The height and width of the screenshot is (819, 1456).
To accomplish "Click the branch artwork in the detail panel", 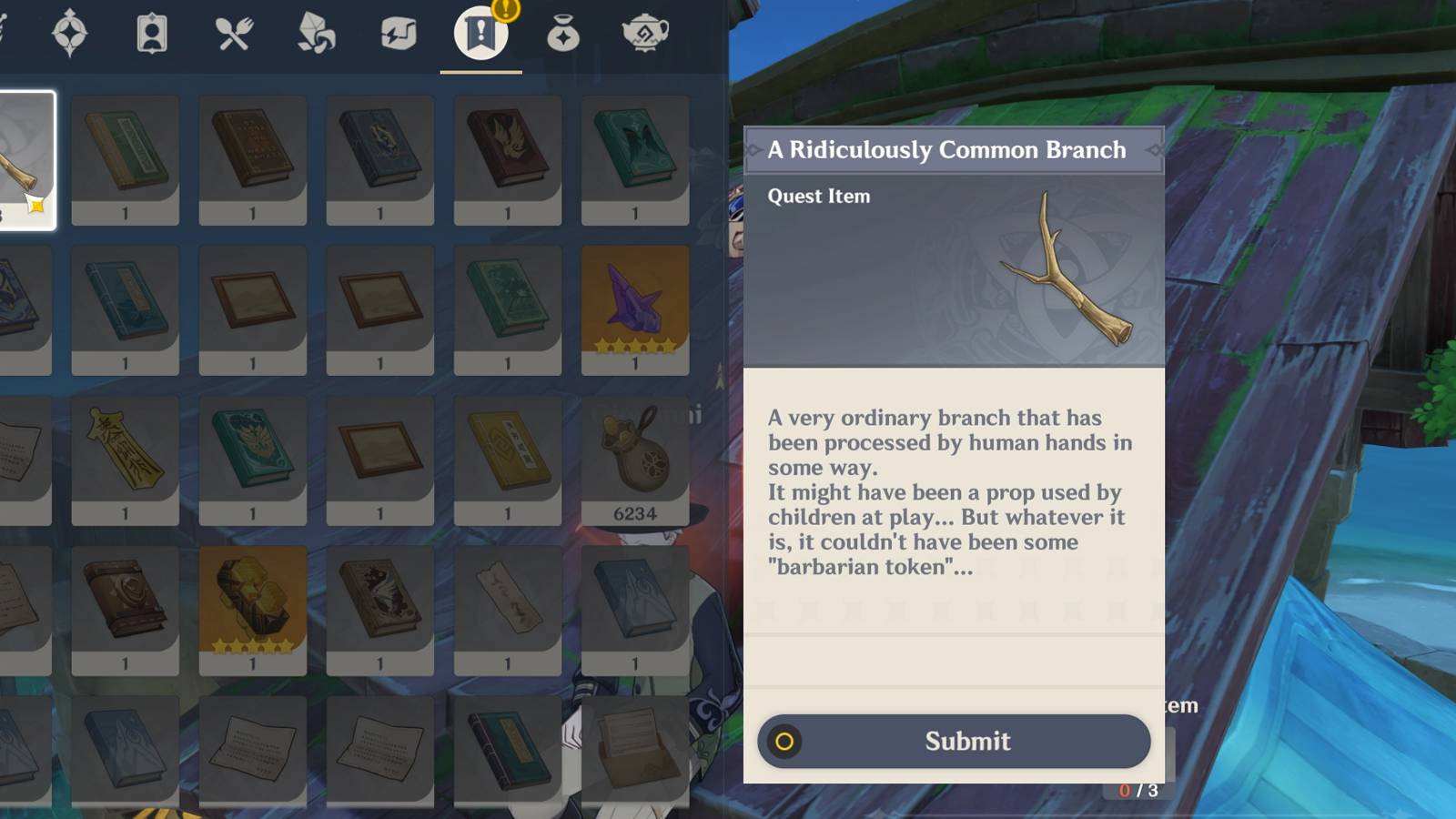I will [1060, 268].
